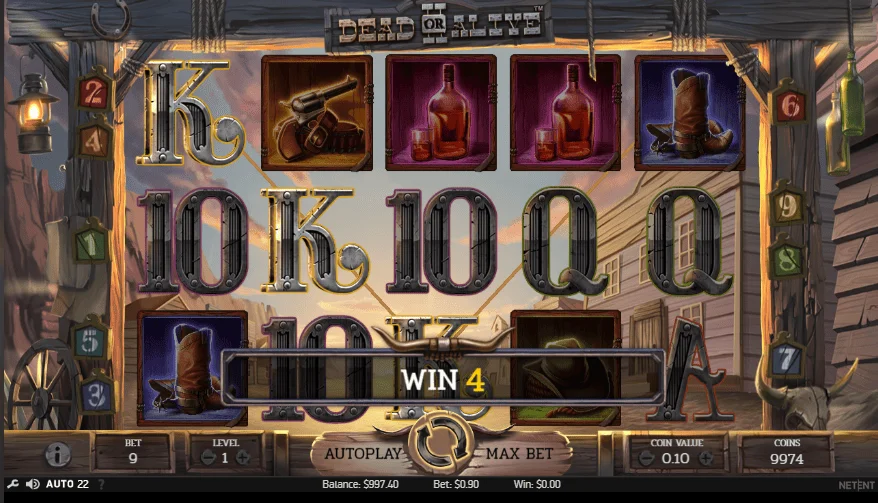Open the paytable info button
The width and height of the screenshot is (878, 503).
point(59,455)
